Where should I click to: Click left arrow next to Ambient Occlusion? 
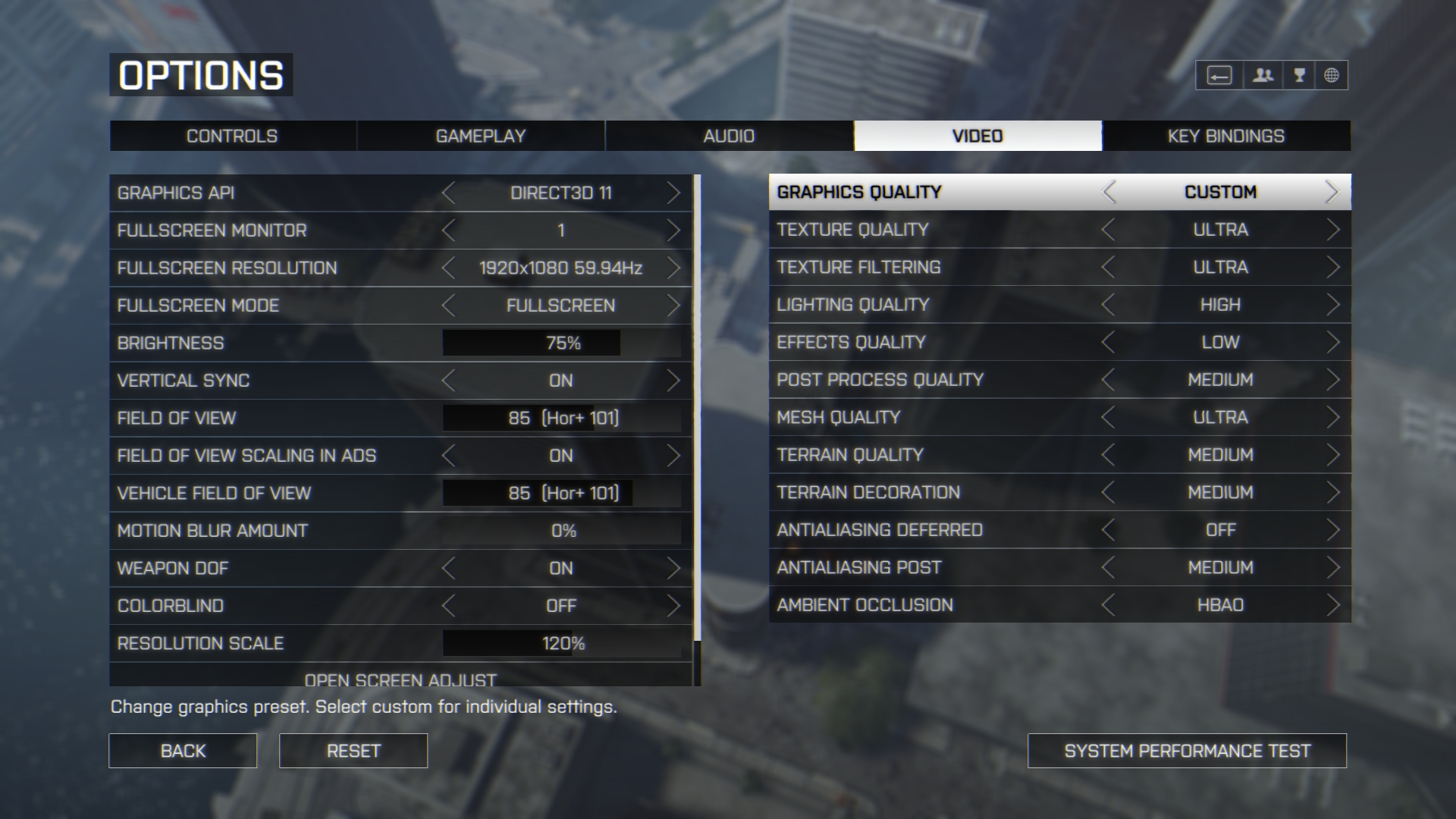[1109, 605]
